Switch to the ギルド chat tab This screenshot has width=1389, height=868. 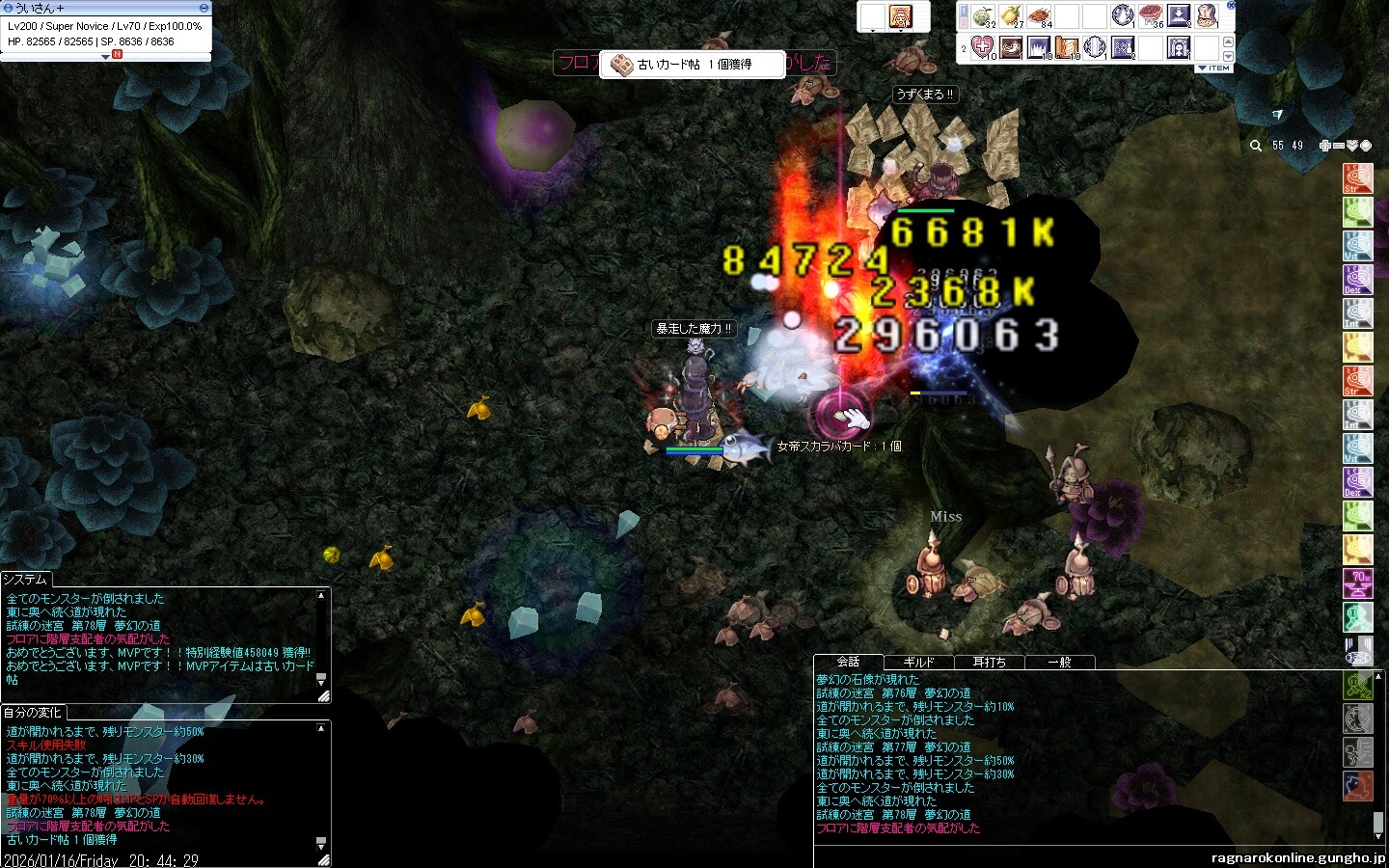(918, 663)
